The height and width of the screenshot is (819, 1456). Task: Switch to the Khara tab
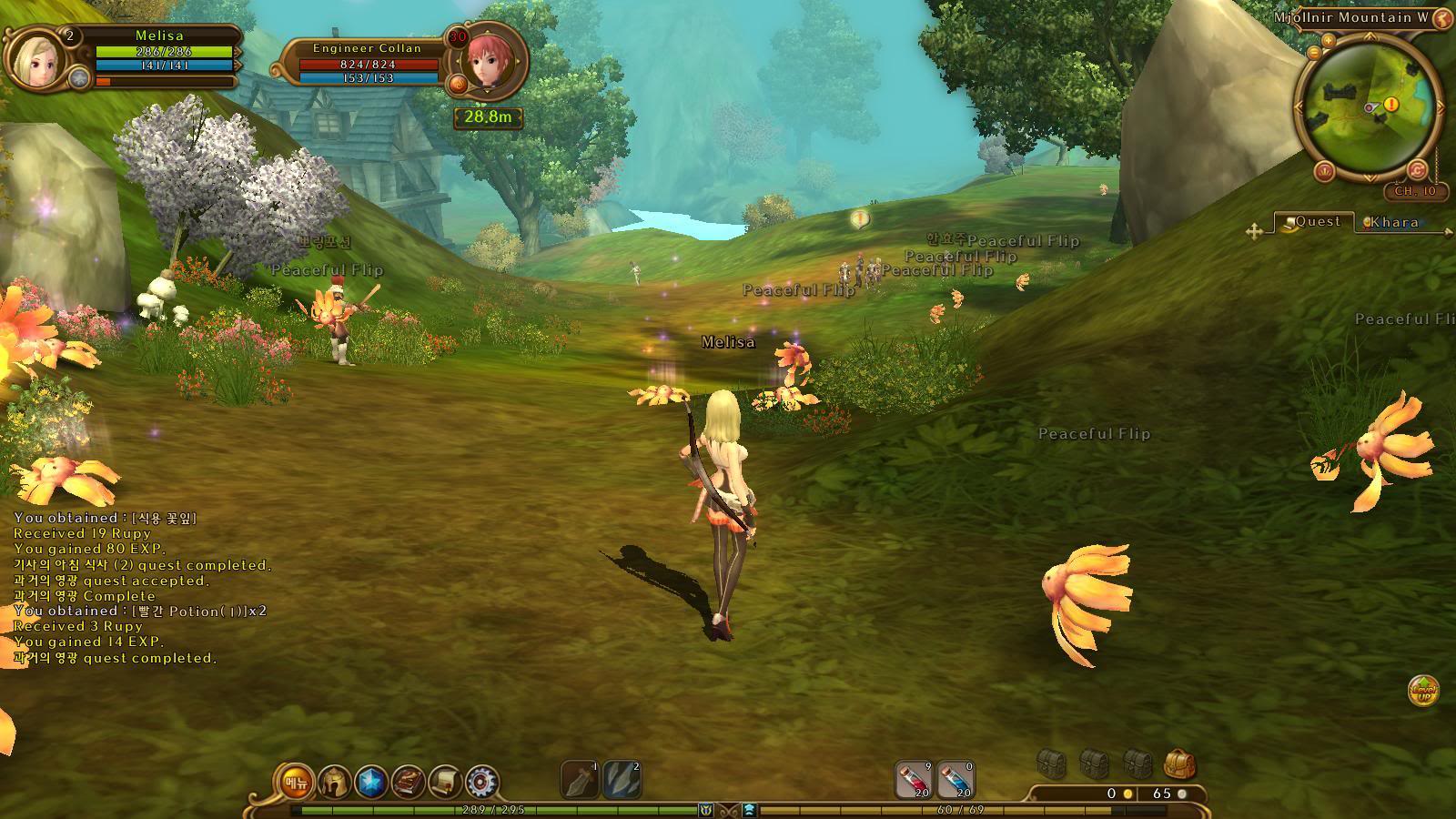[x=1394, y=222]
